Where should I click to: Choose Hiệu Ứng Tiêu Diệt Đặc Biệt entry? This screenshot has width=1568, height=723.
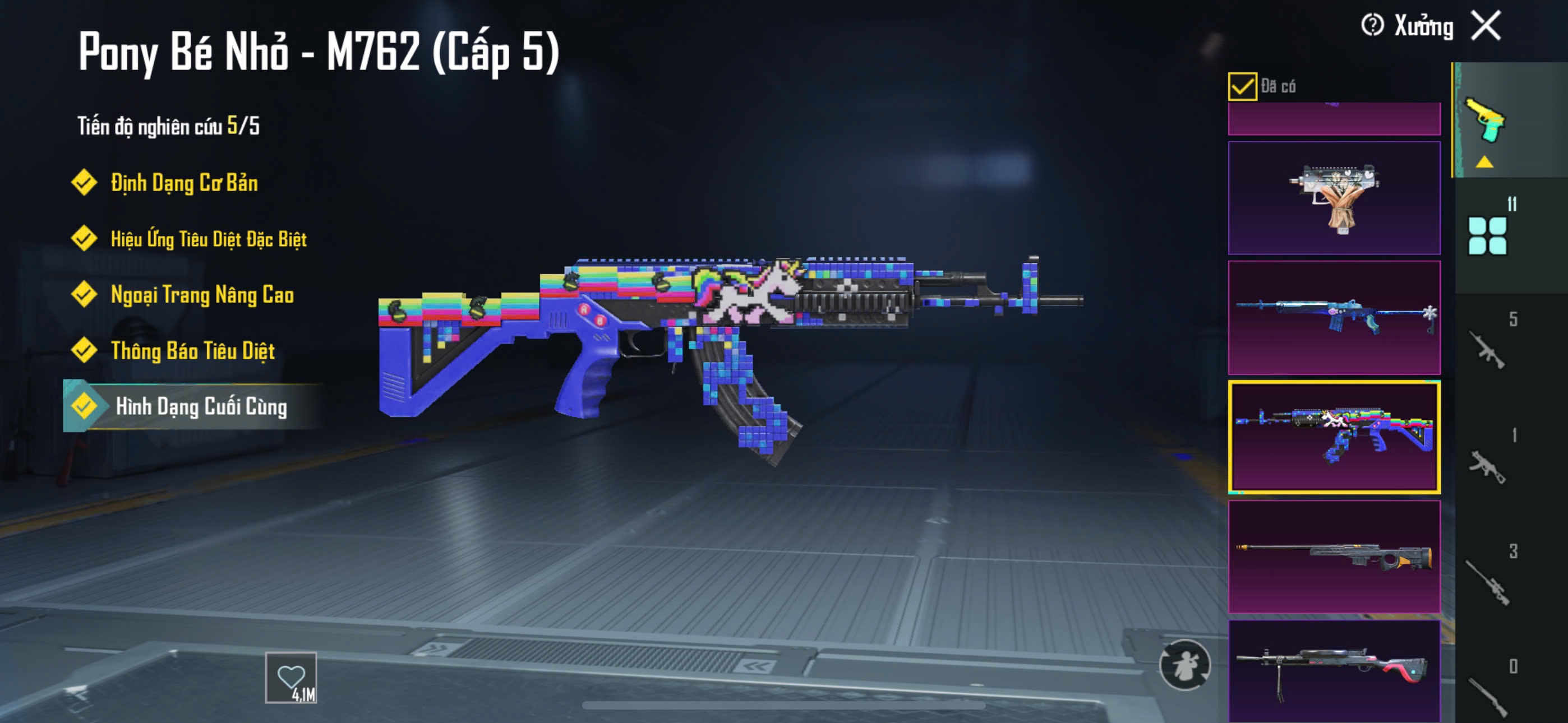pos(207,239)
